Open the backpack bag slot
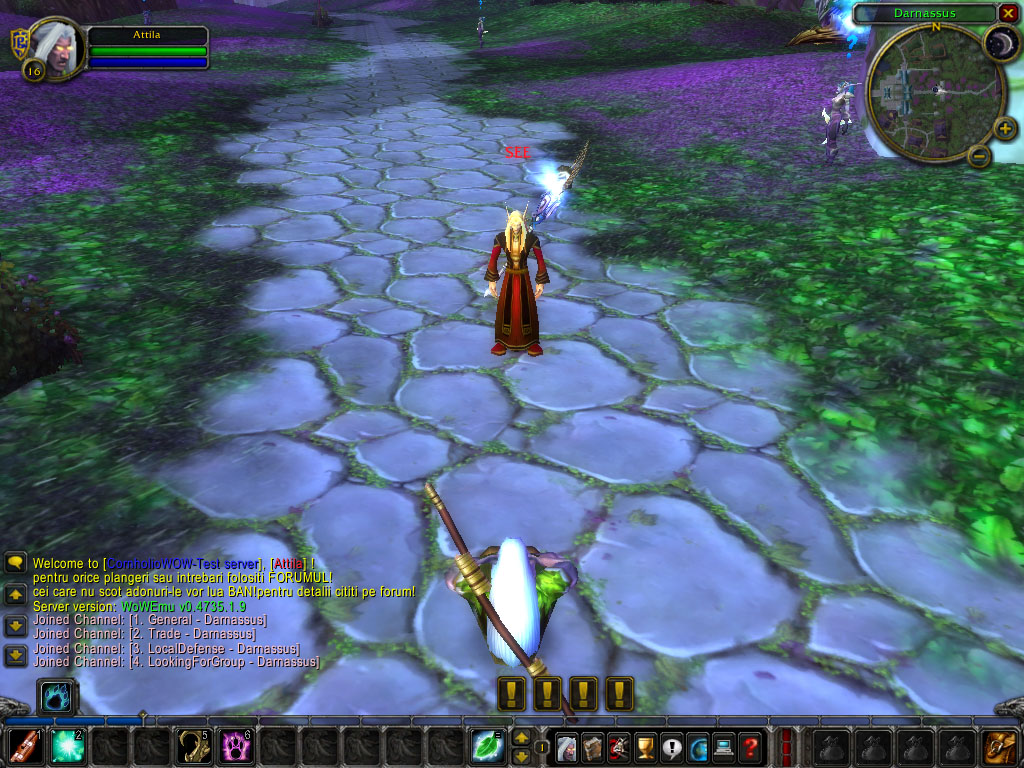 [999, 747]
